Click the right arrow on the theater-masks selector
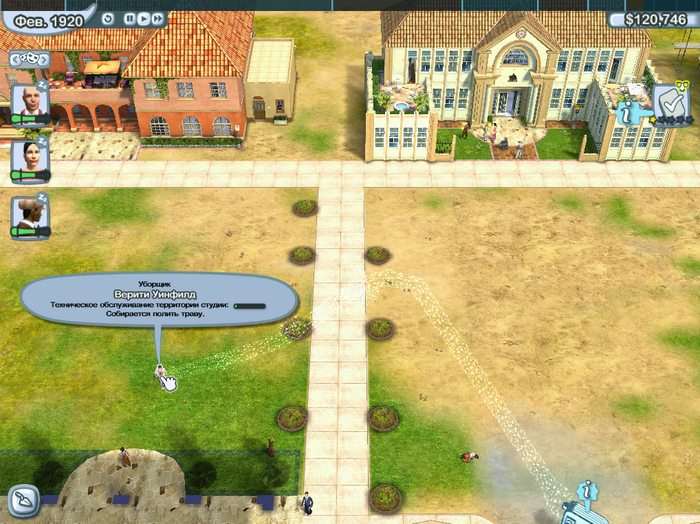700x524 pixels. tap(44, 60)
